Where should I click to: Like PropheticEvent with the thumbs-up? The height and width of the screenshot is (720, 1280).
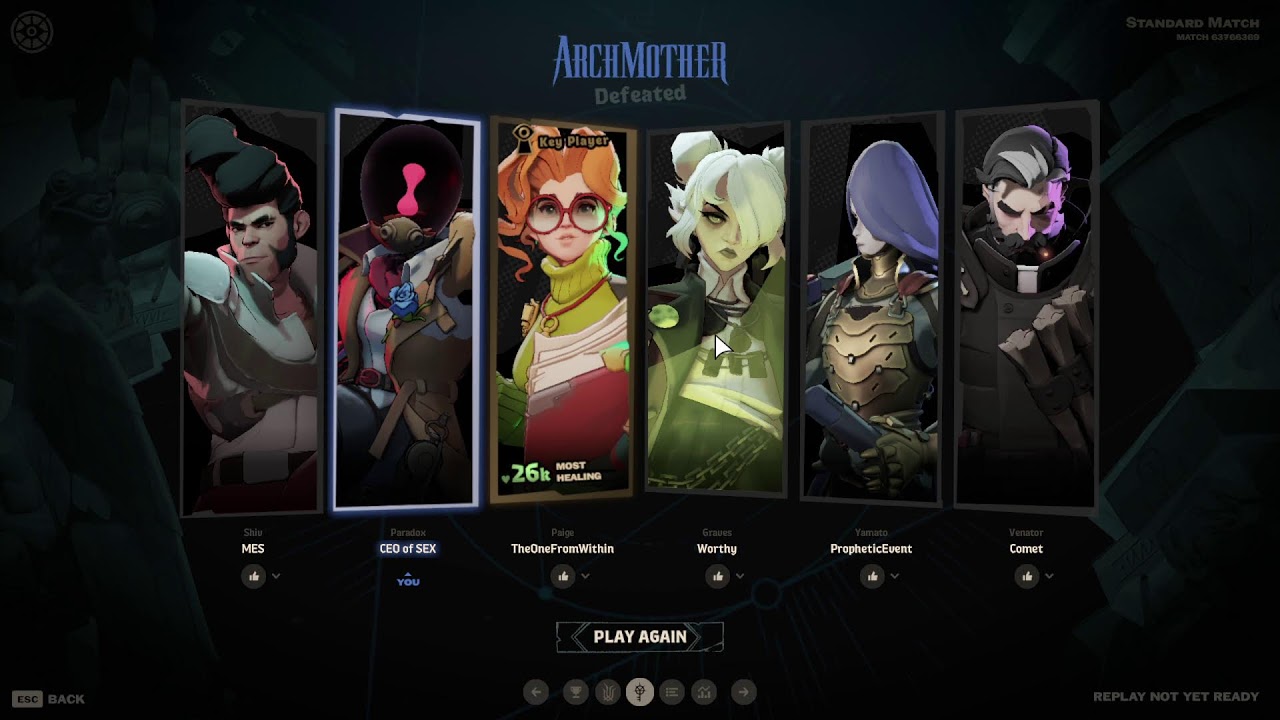[x=872, y=576]
